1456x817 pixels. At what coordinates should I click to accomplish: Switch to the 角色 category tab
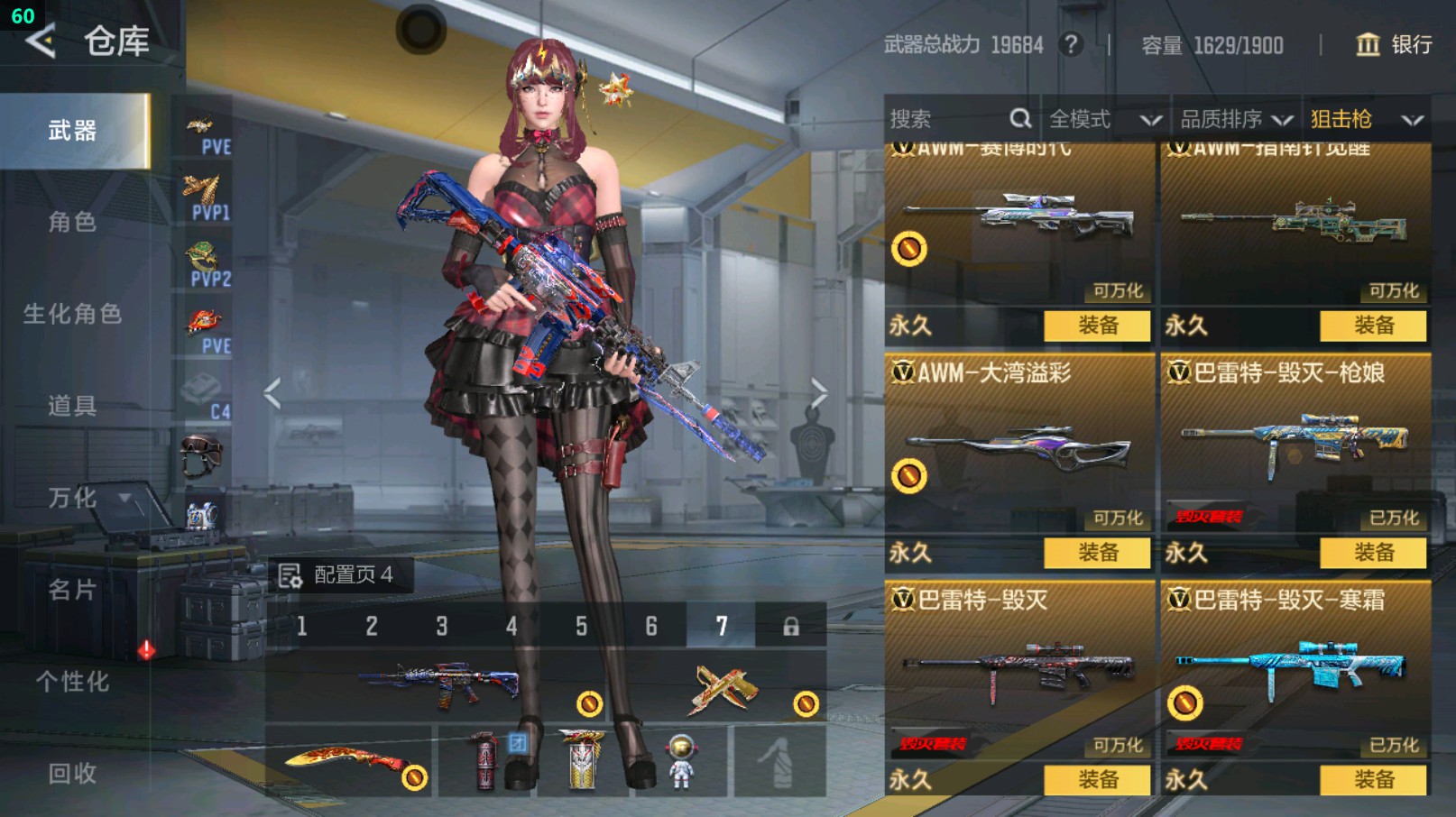pos(72,222)
